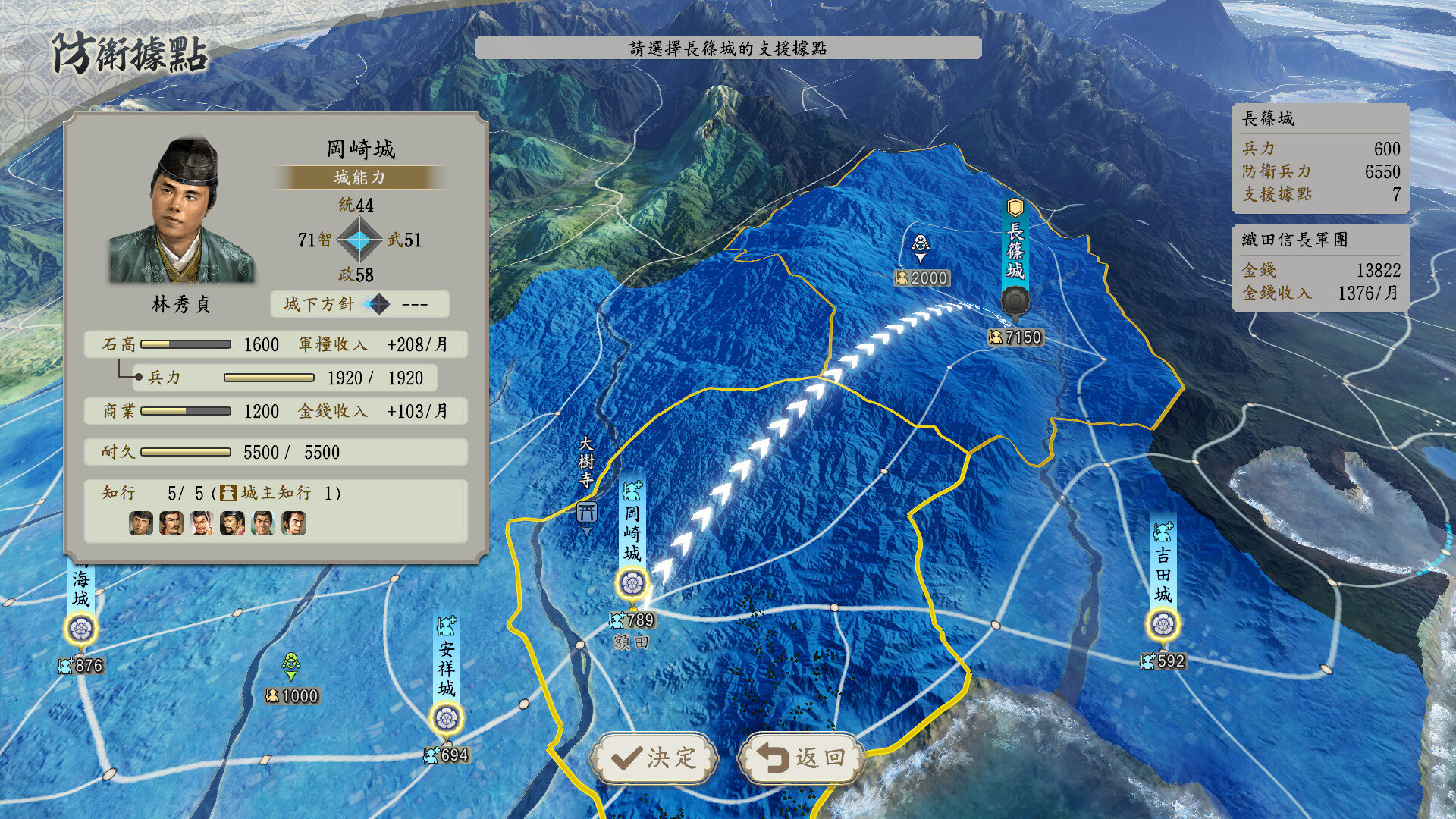The image size is (1456, 819).
Task: Select the enemy samurai helmet army marker
Action: tap(920, 244)
